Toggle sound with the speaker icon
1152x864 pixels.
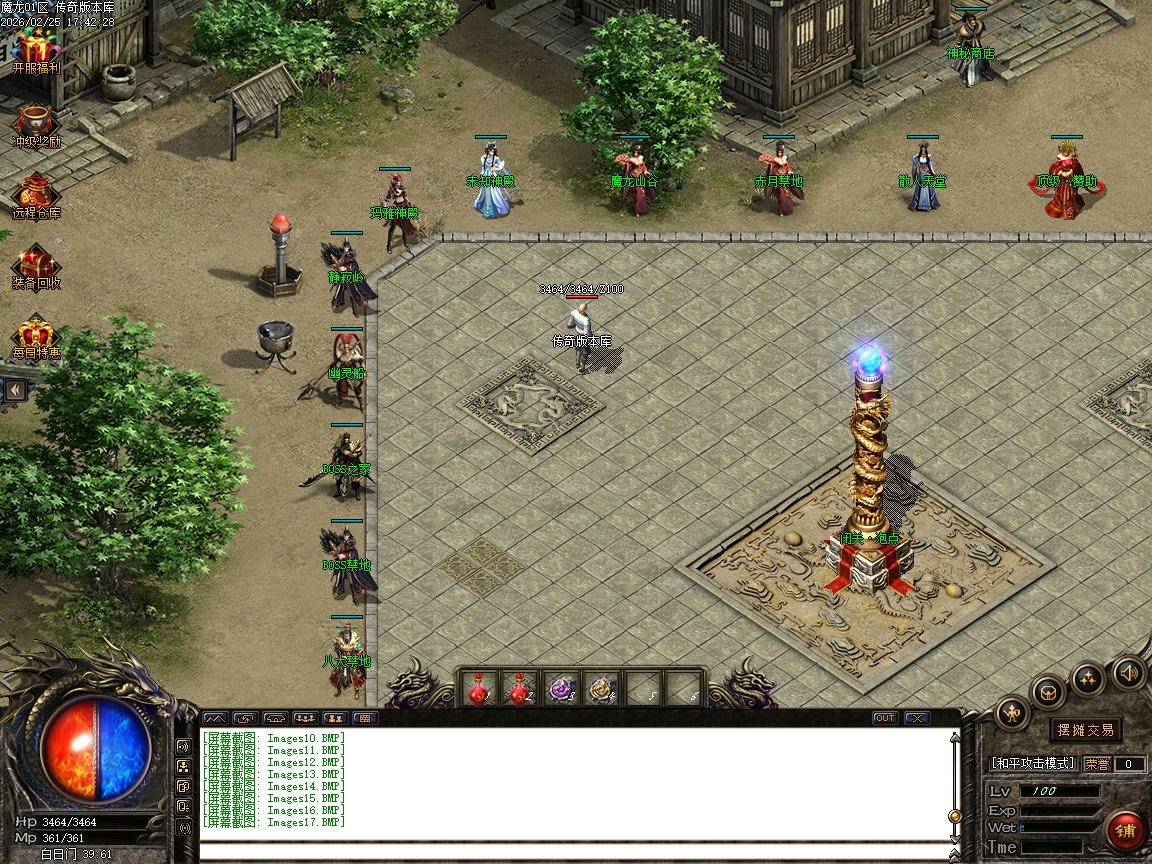1129,672
